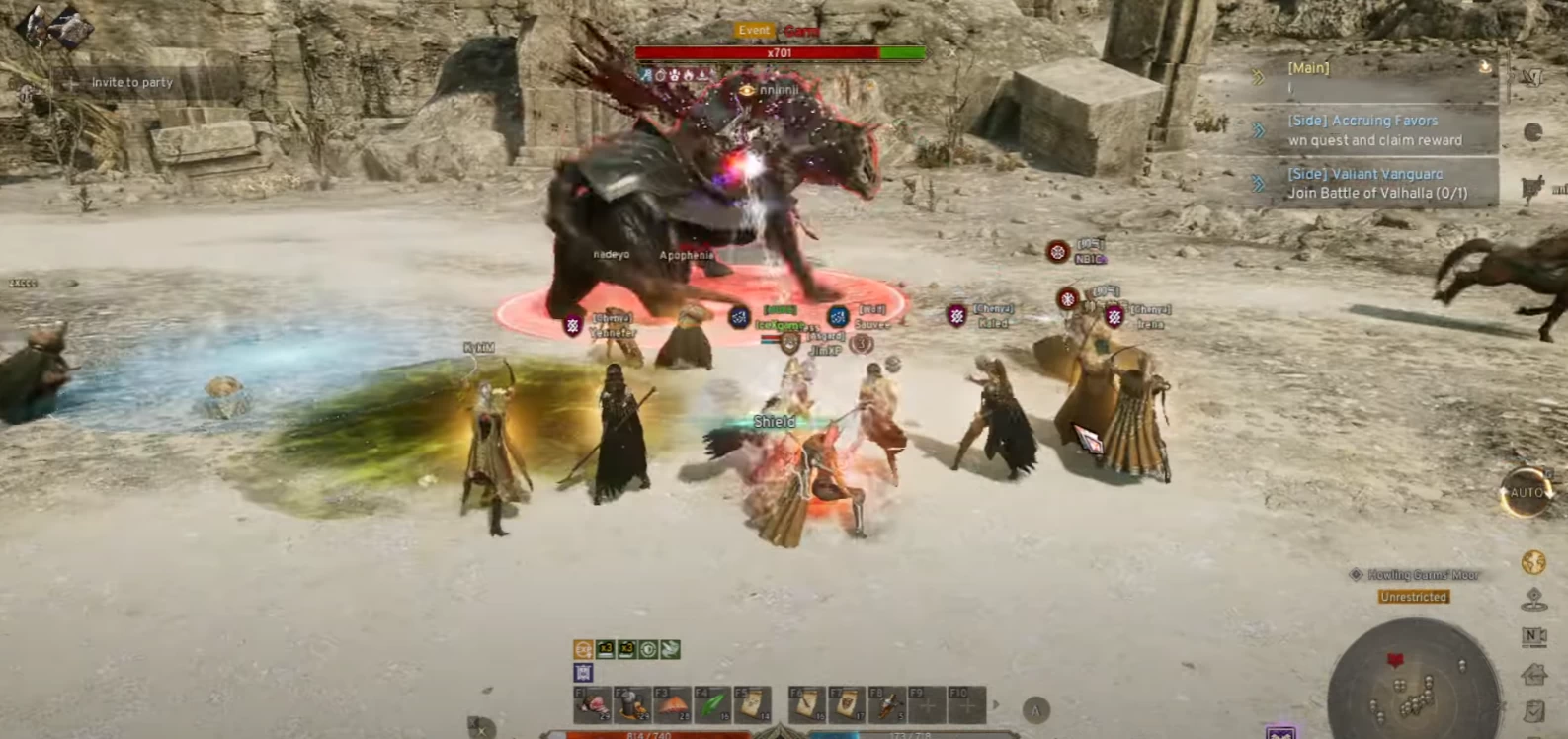Click the round A button beside hotbar
This screenshot has width=1568, height=739.
pyautogui.click(x=1035, y=710)
